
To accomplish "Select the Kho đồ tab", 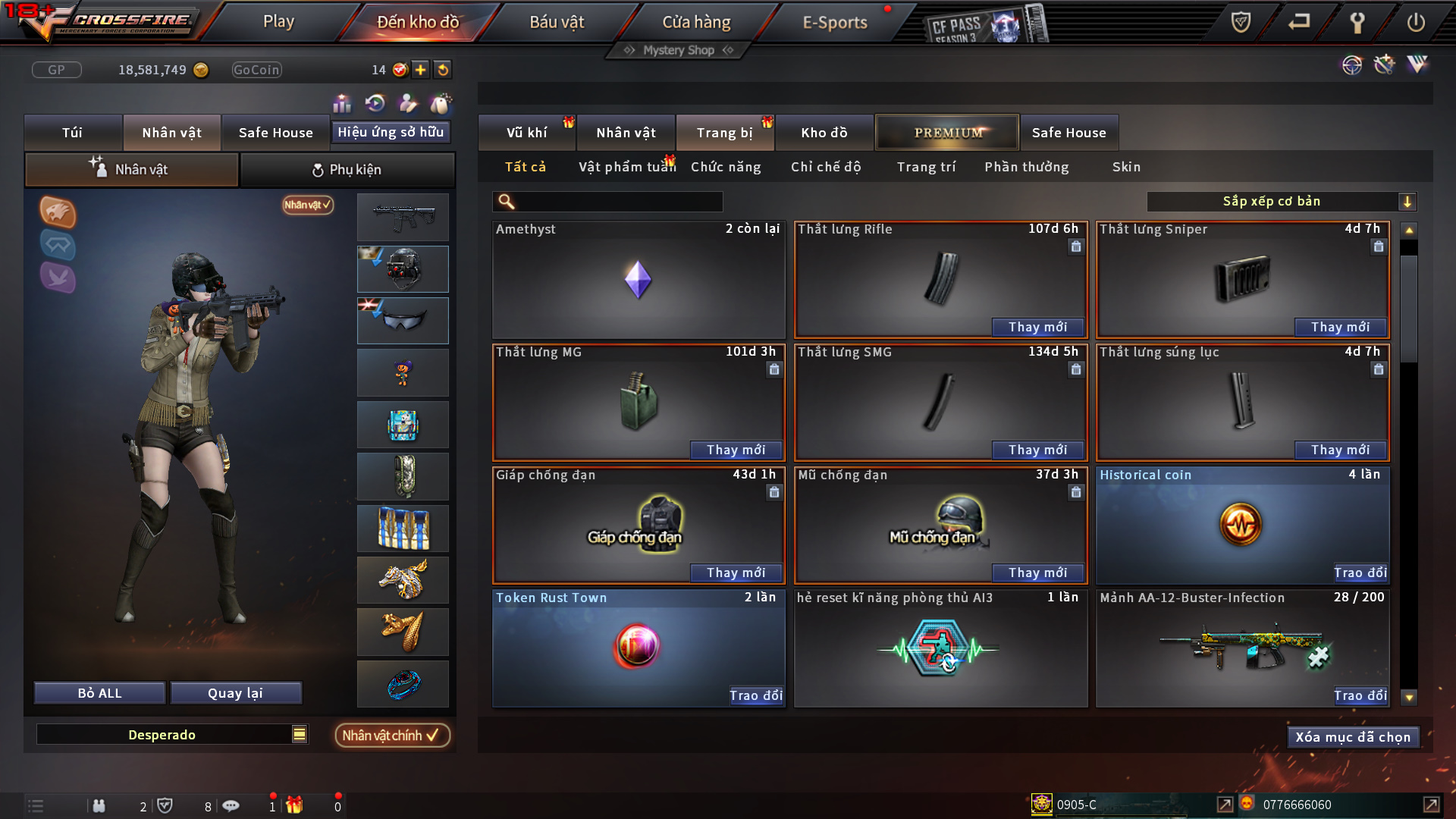I will point(824,133).
